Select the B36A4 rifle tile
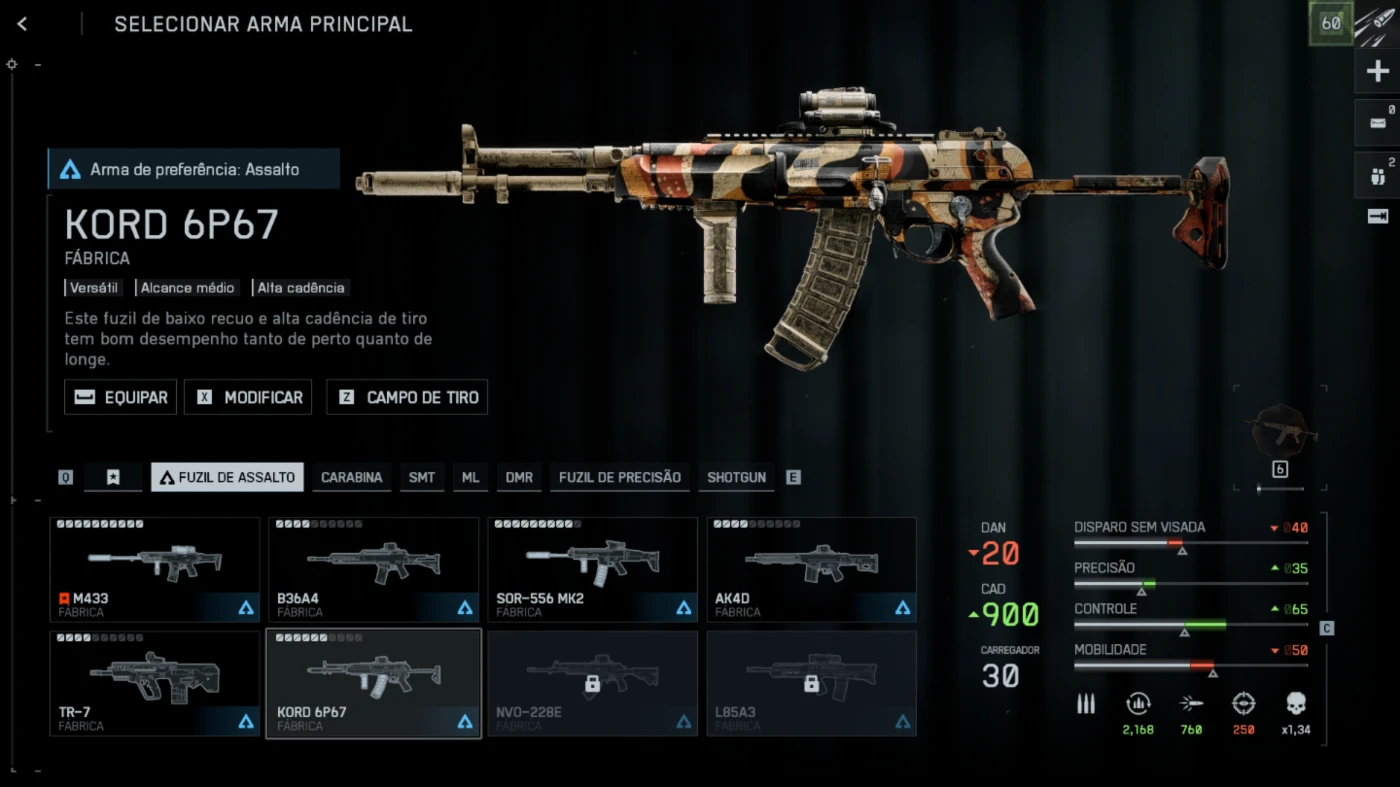This screenshot has width=1400, height=787. (x=373, y=569)
